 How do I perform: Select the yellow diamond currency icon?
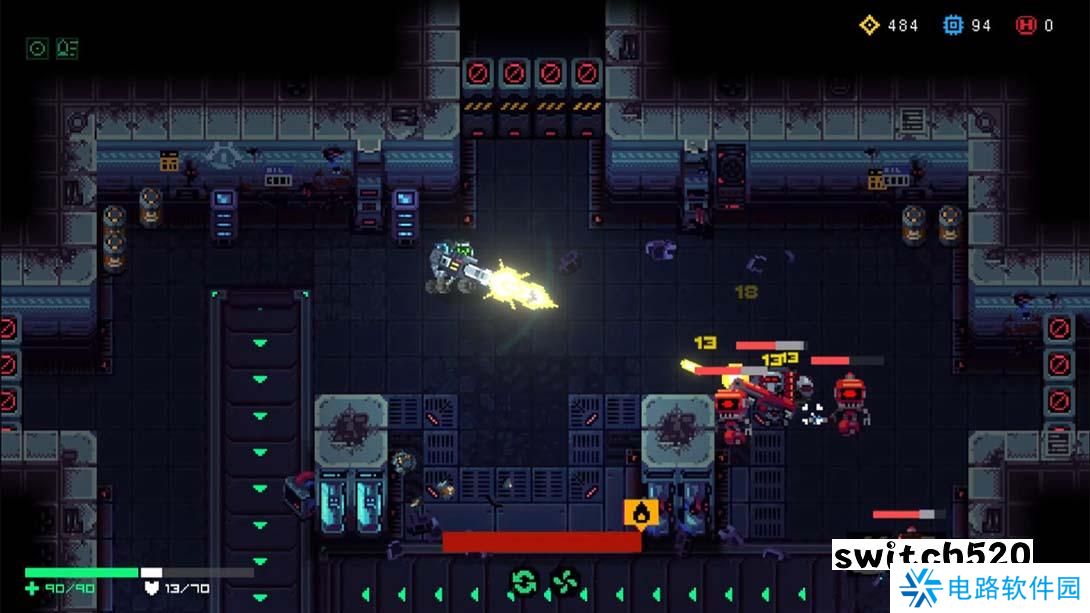point(869,25)
